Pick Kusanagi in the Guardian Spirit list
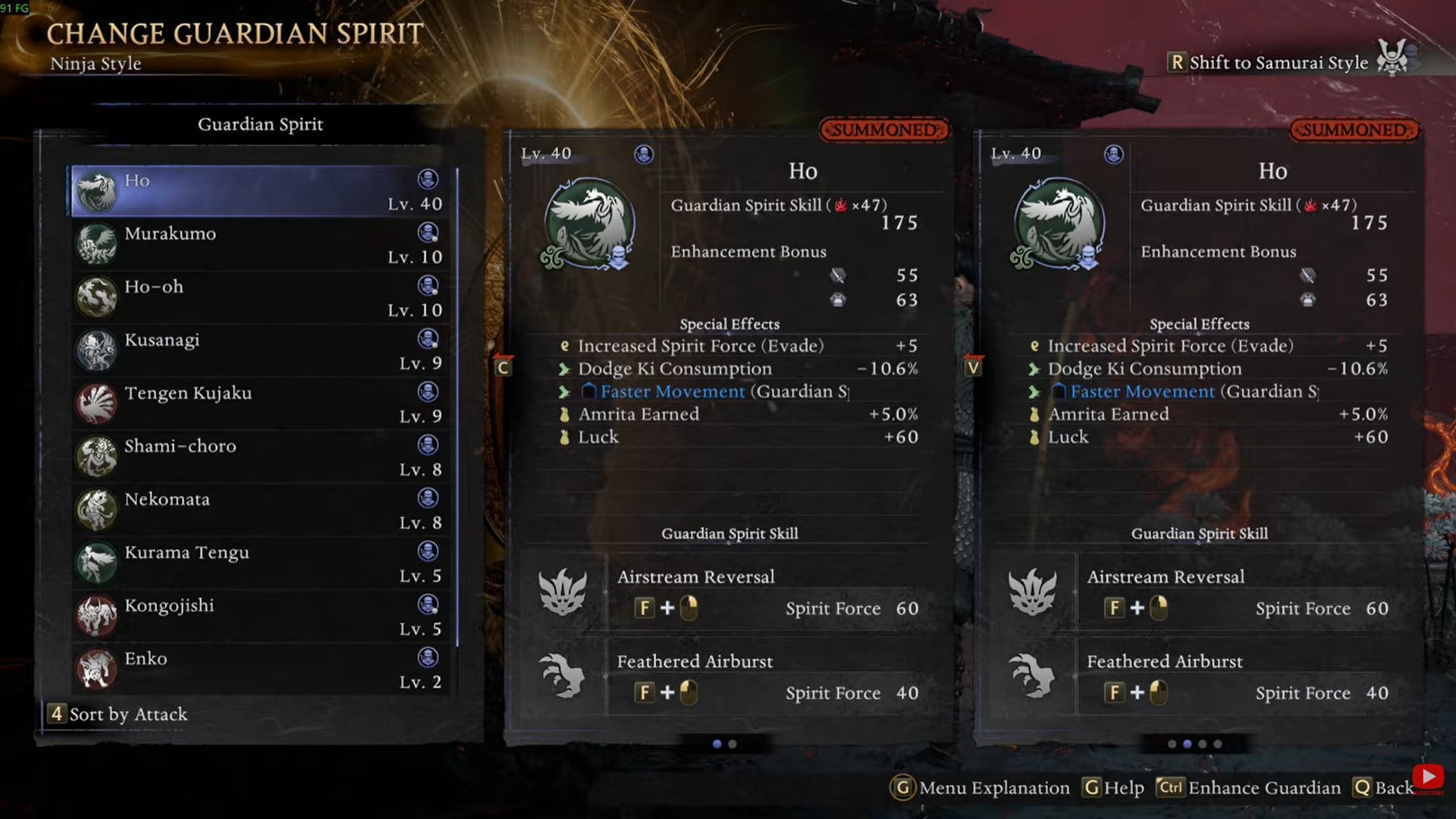The height and width of the screenshot is (819, 1456). [x=262, y=350]
